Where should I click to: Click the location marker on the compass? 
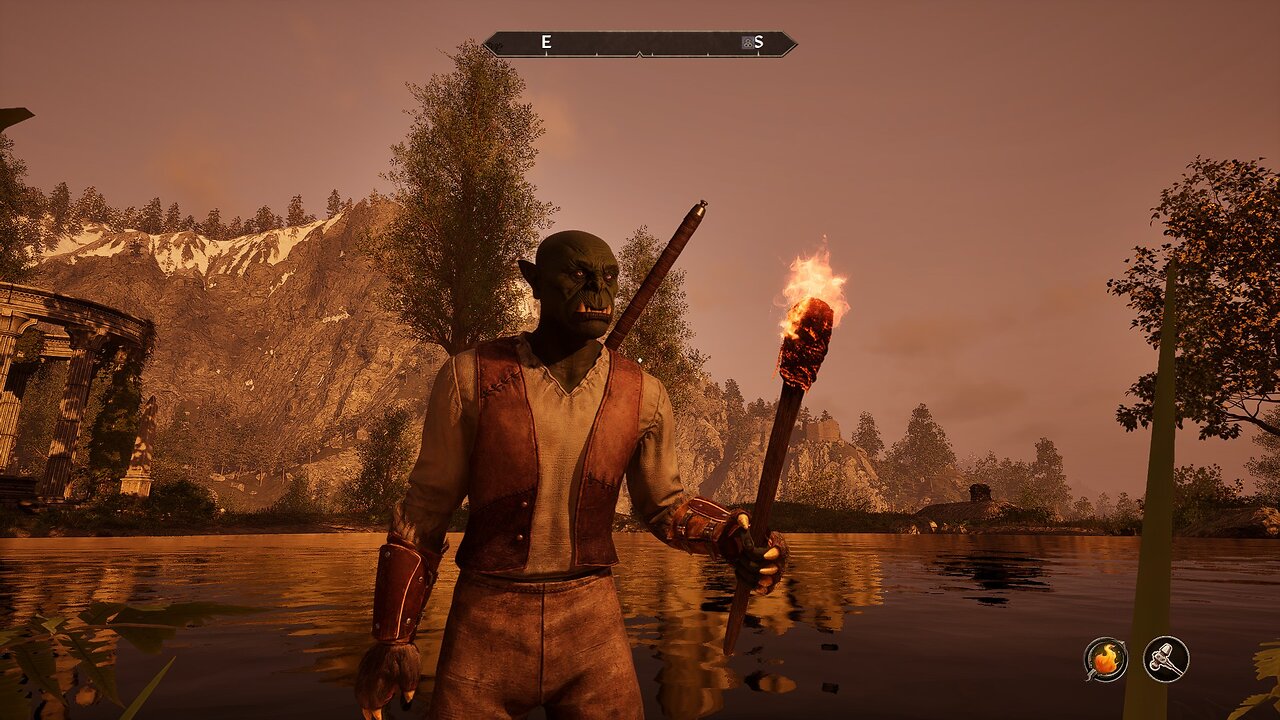tap(747, 42)
